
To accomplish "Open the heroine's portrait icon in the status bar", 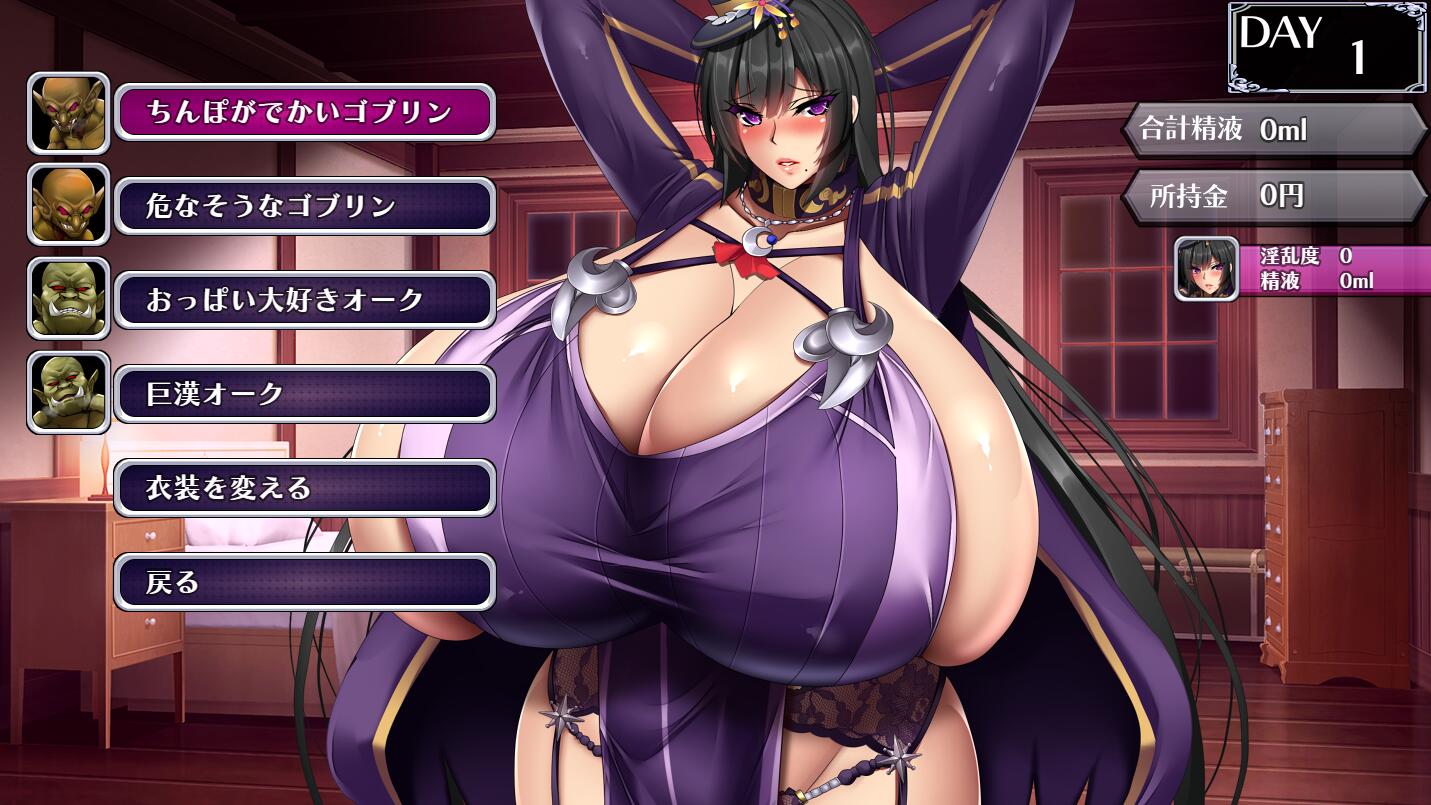I will point(1205,270).
